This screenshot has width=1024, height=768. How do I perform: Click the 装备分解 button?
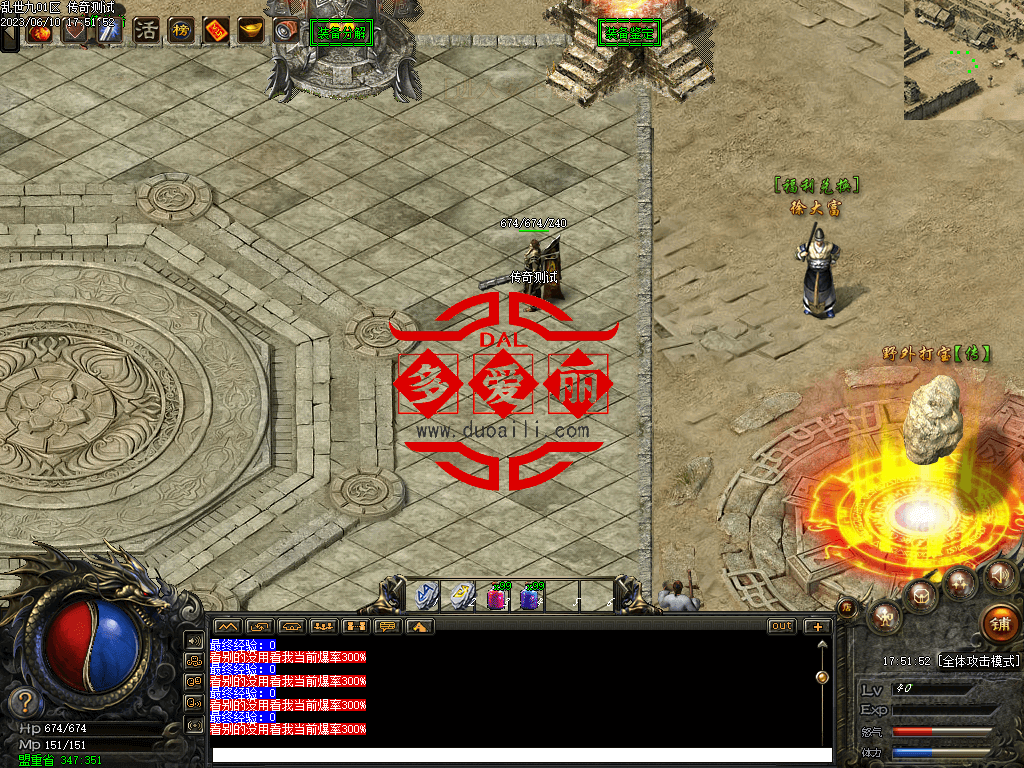click(x=342, y=33)
